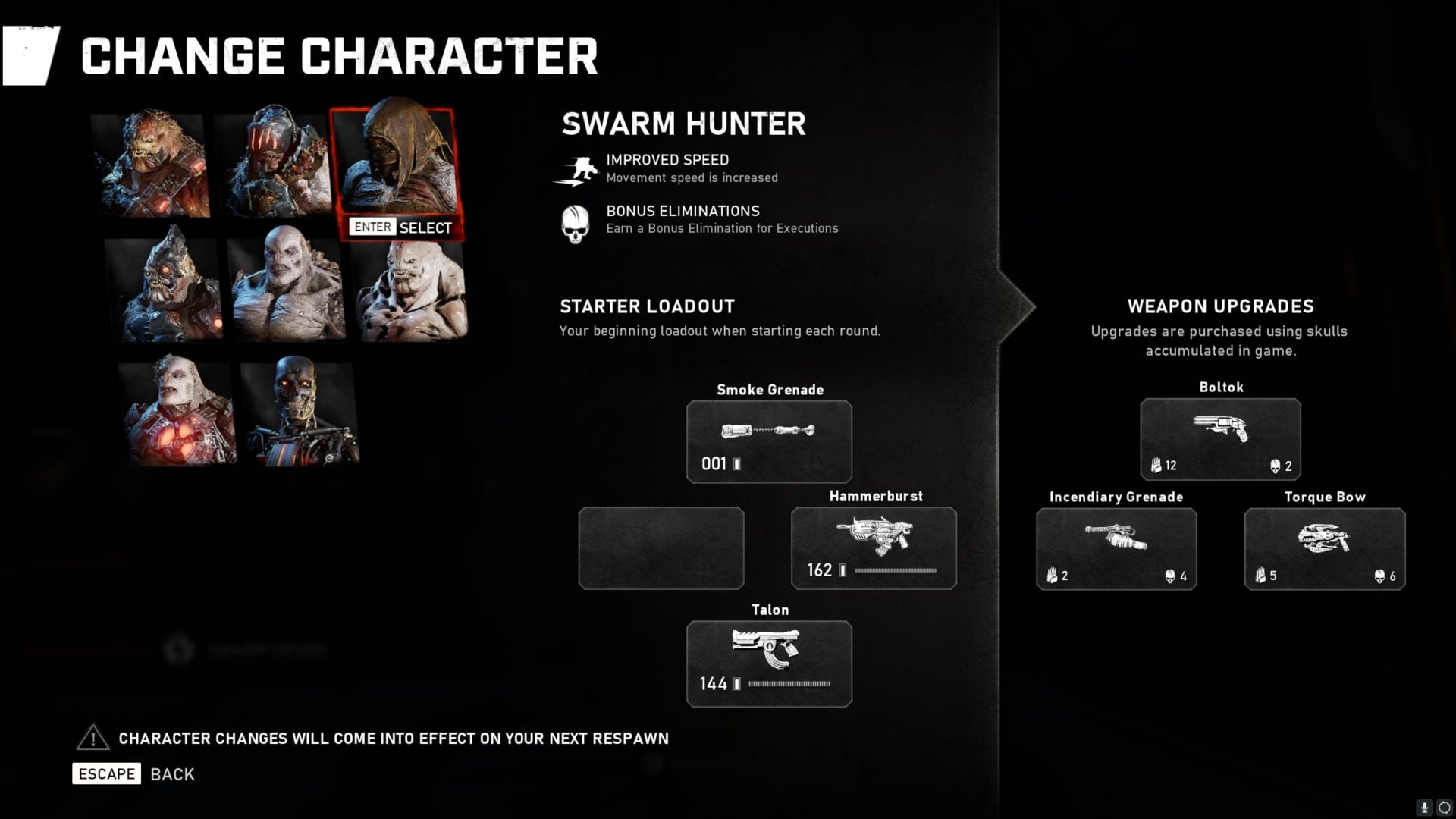This screenshot has width=1456, height=819.
Task: Select the Talon pistol in starter loadout
Action: 768,663
